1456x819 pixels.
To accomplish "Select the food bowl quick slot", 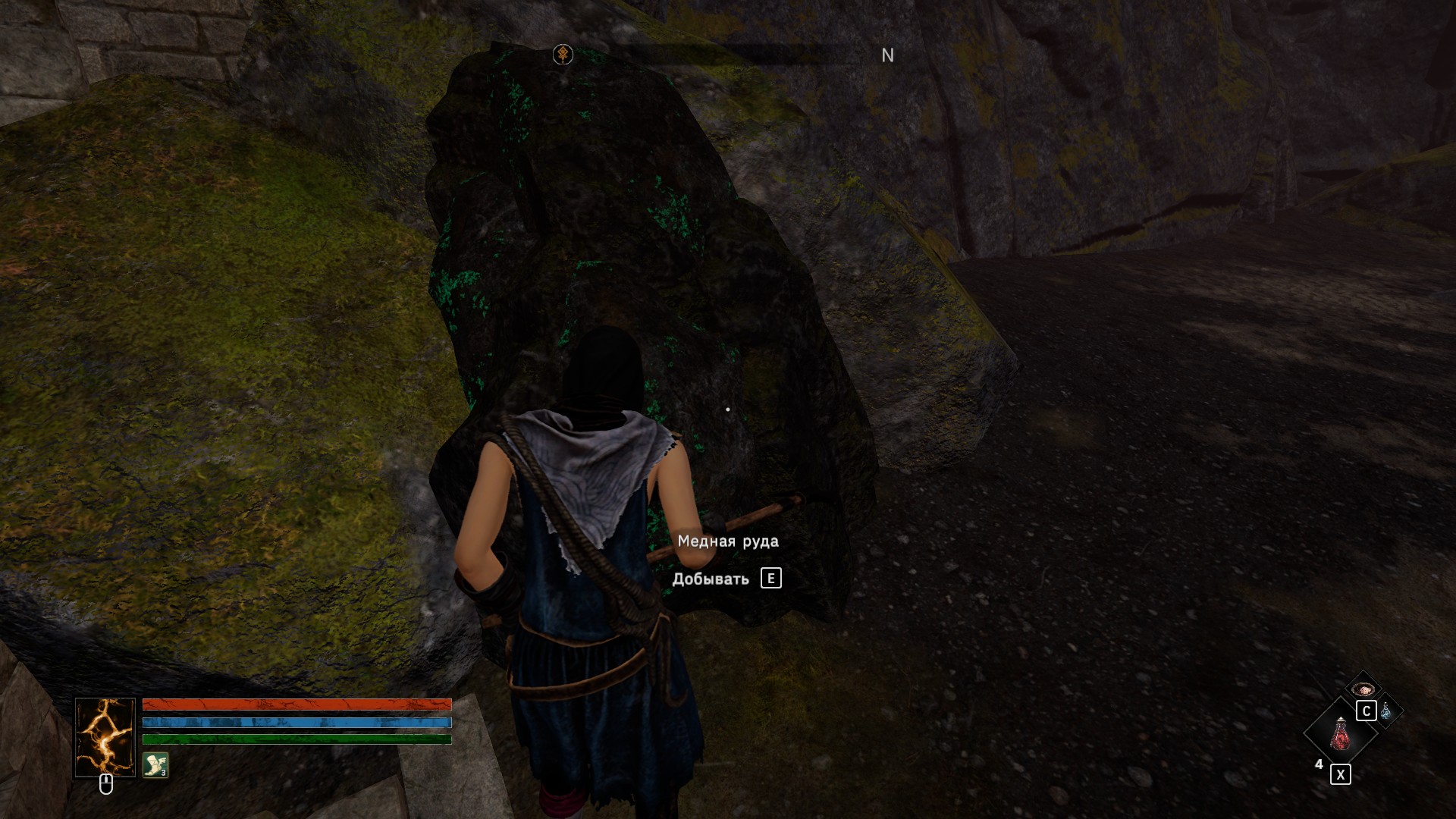I will click(1363, 689).
